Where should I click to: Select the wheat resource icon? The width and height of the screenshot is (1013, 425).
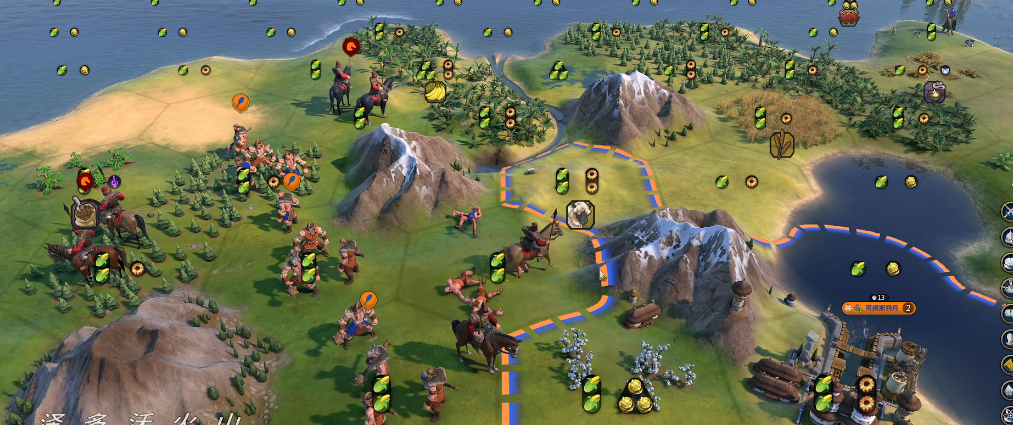(782, 145)
